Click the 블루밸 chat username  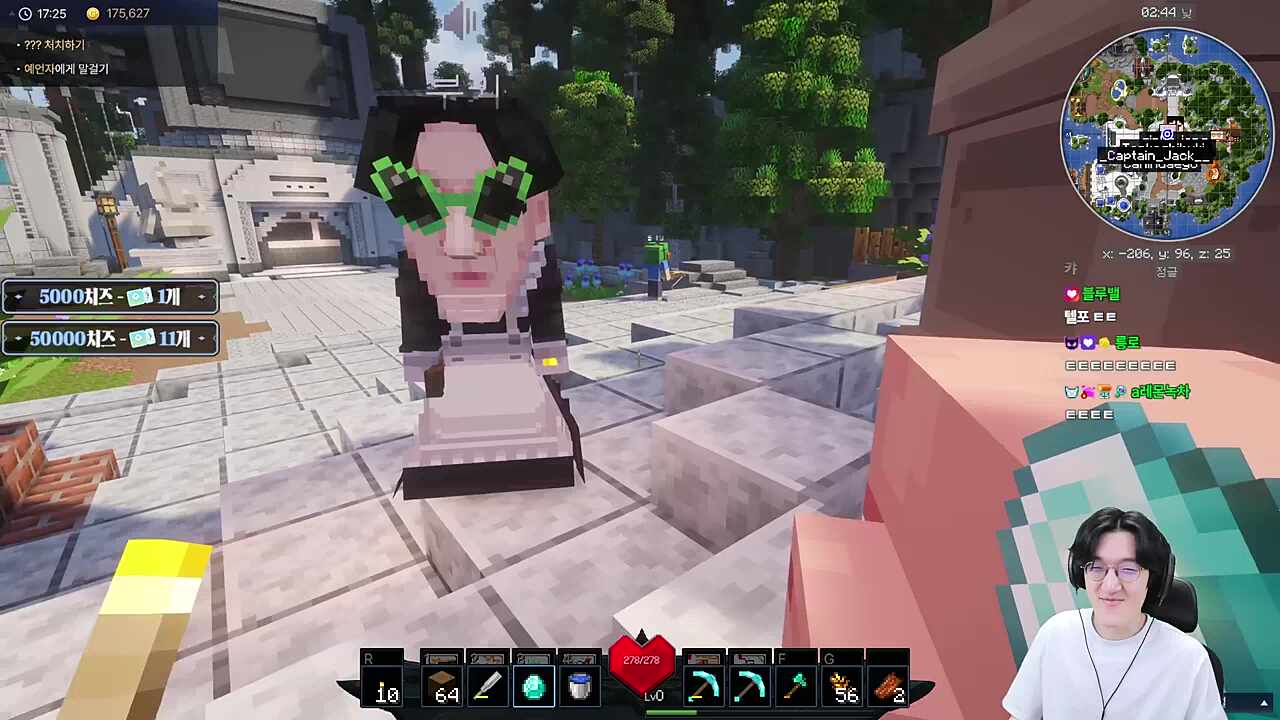1100,294
